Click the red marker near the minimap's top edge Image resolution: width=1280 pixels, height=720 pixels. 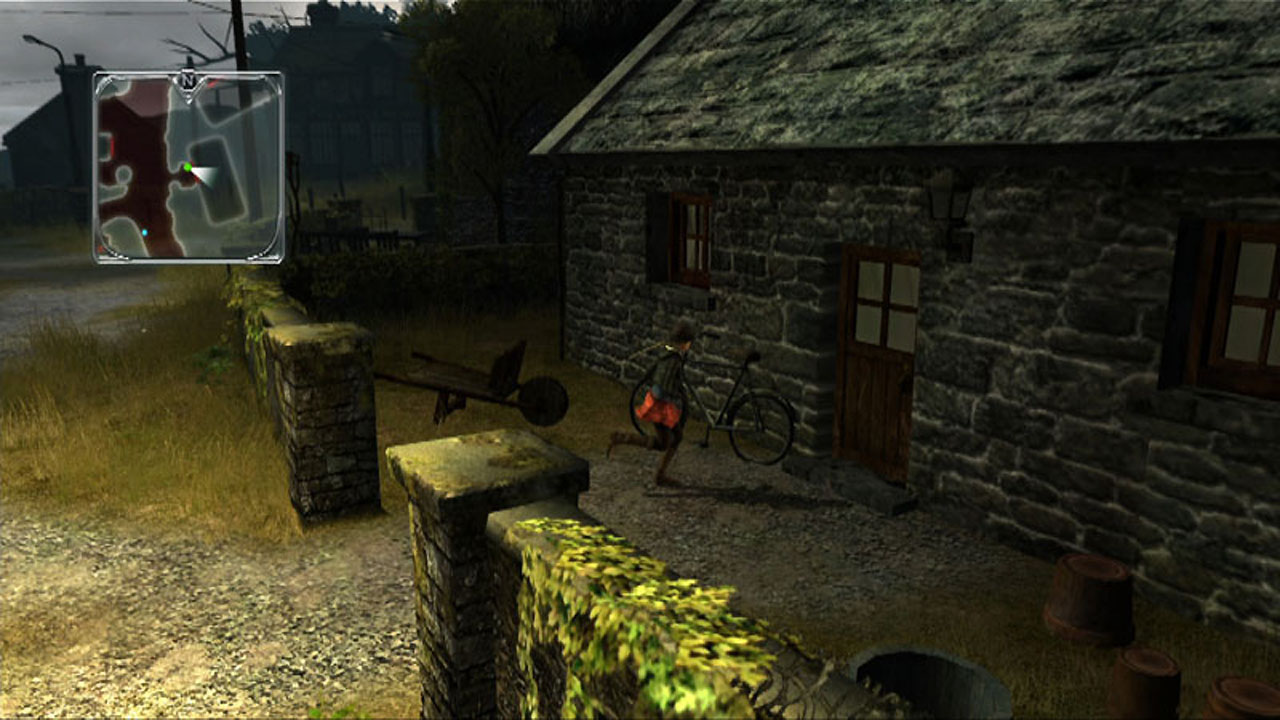[211, 84]
